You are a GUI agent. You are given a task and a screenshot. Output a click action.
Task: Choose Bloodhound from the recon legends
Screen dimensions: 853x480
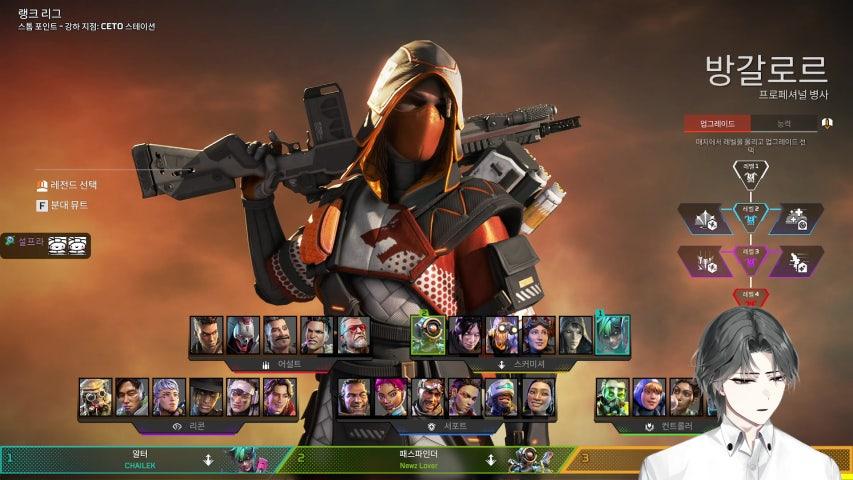96,397
